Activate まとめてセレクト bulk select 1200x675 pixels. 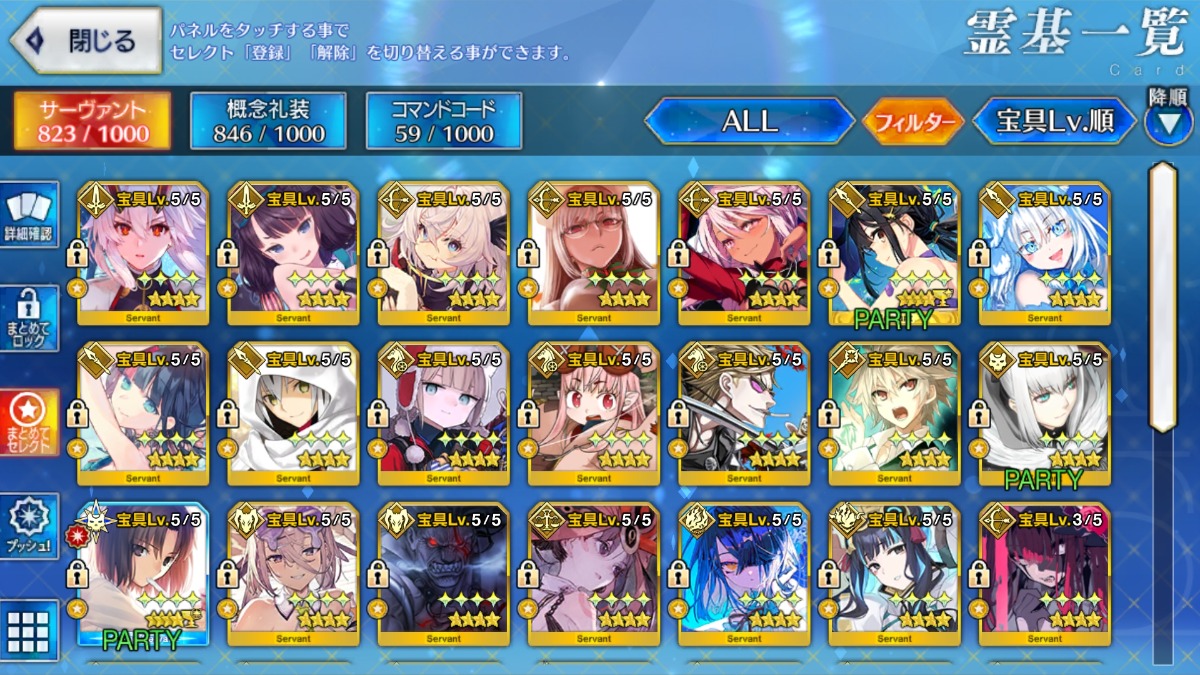[x=29, y=422]
